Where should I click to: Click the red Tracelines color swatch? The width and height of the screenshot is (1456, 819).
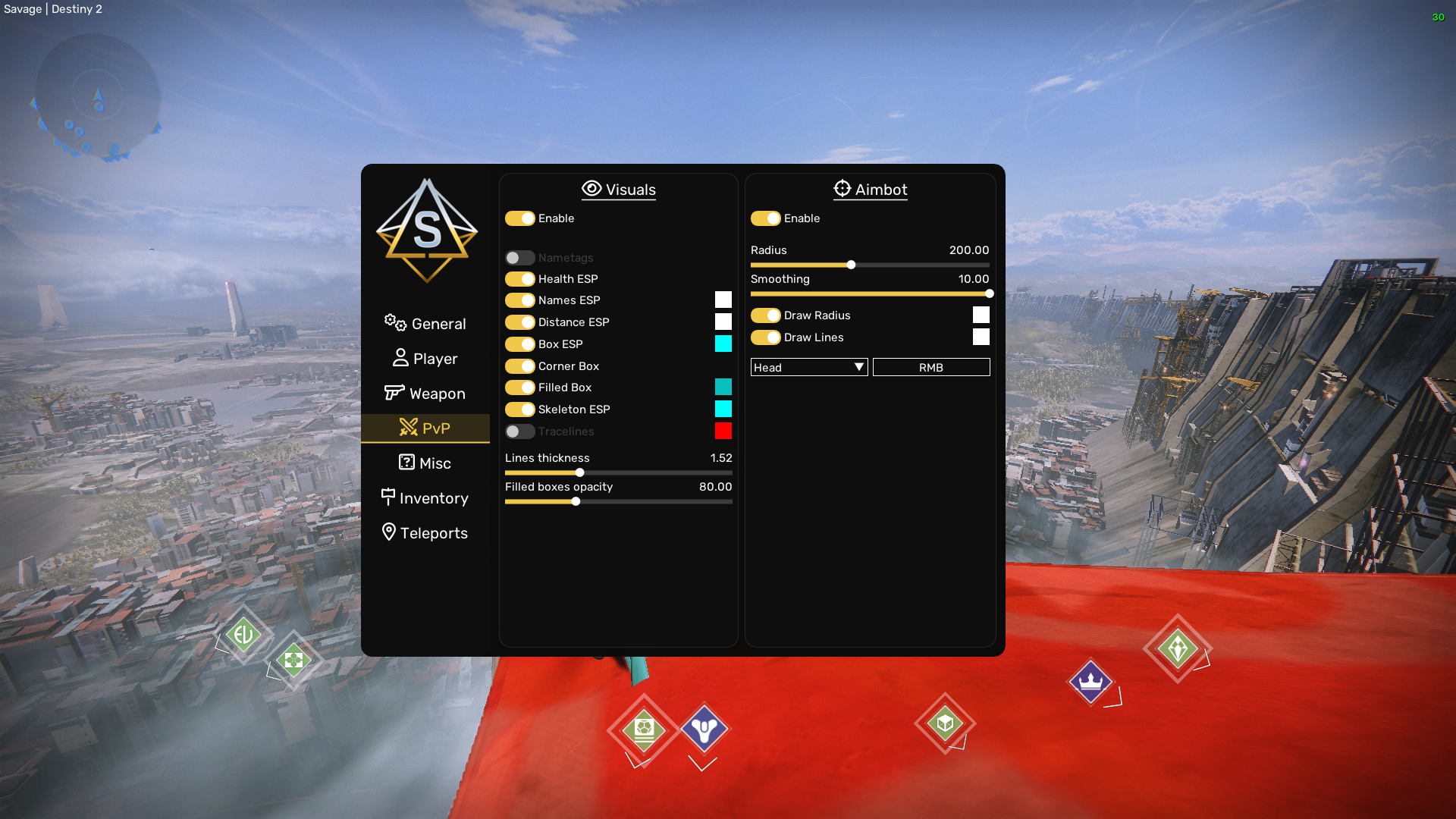click(723, 431)
